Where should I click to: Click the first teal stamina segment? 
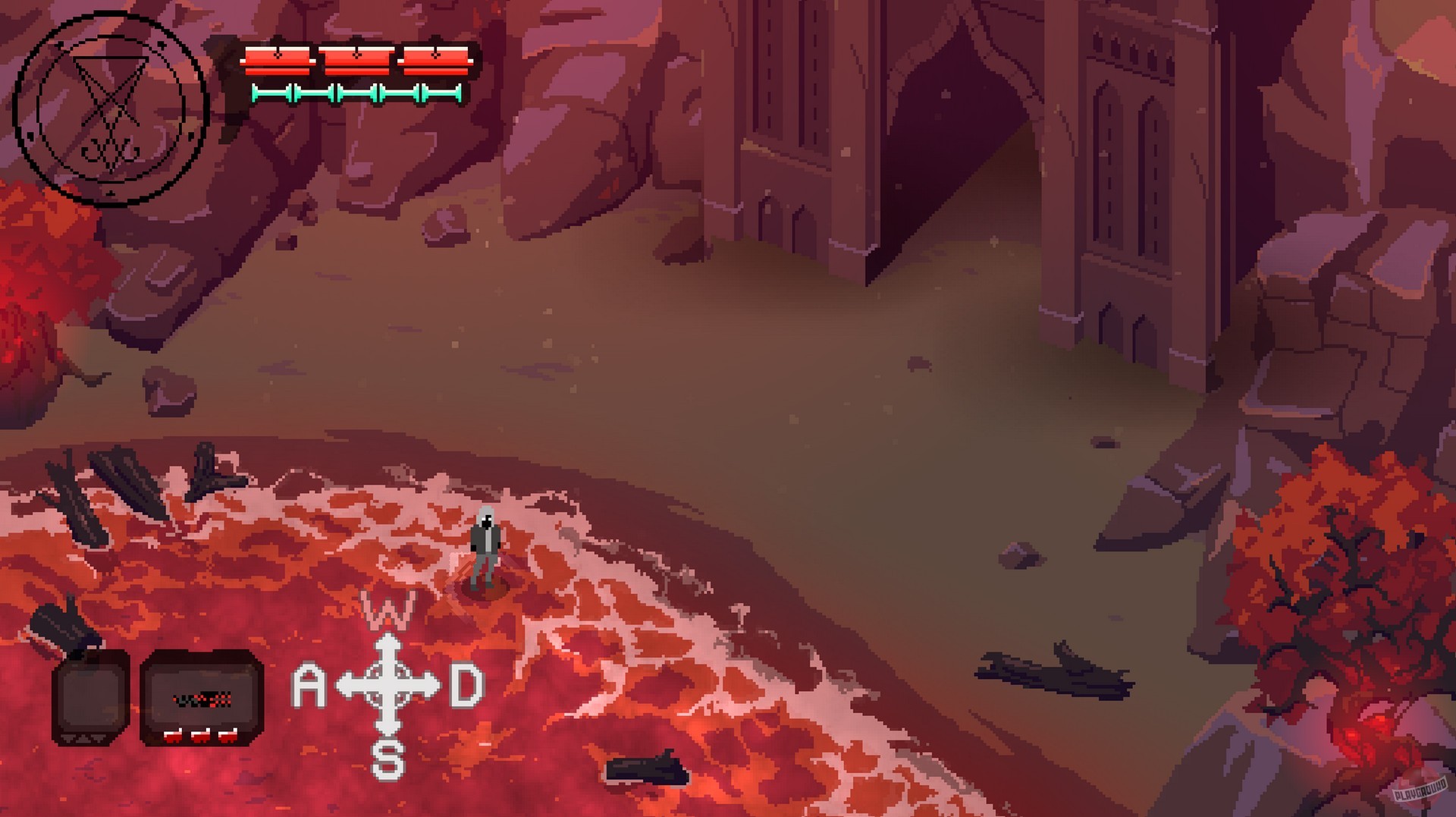273,92
